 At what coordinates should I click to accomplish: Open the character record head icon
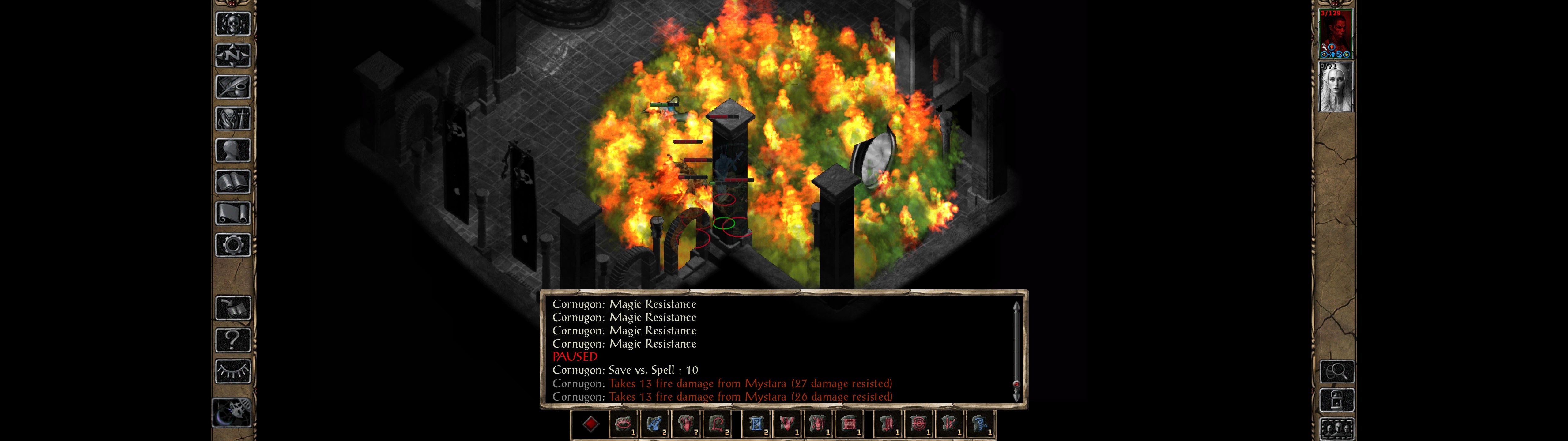coord(232,150)
